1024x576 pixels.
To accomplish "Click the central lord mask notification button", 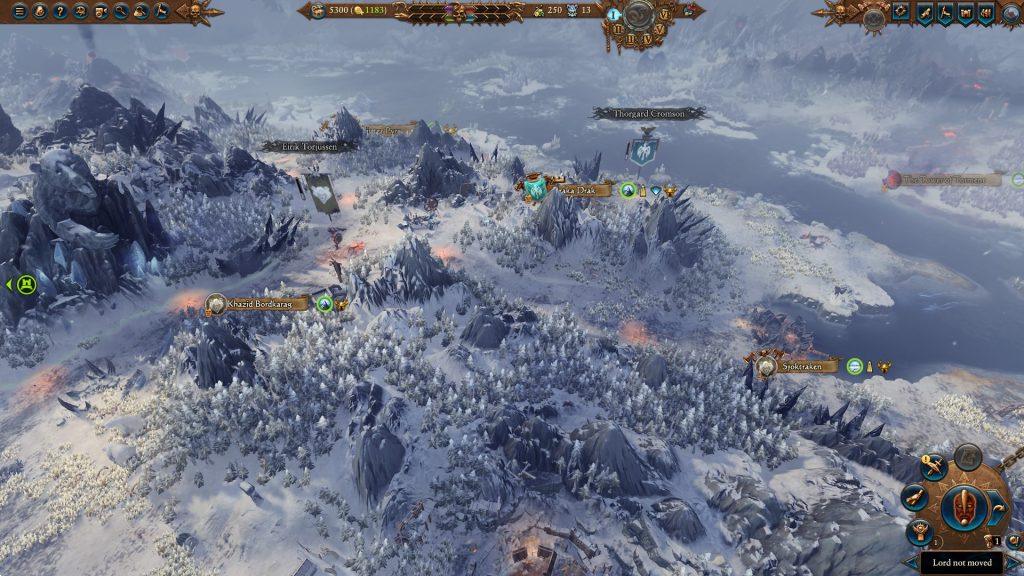I will (x=965, y=510).
